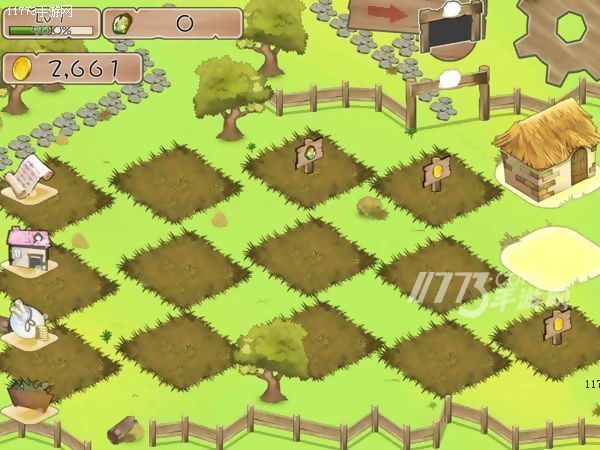Open the pink-roof shop building icon

point(28,249)
